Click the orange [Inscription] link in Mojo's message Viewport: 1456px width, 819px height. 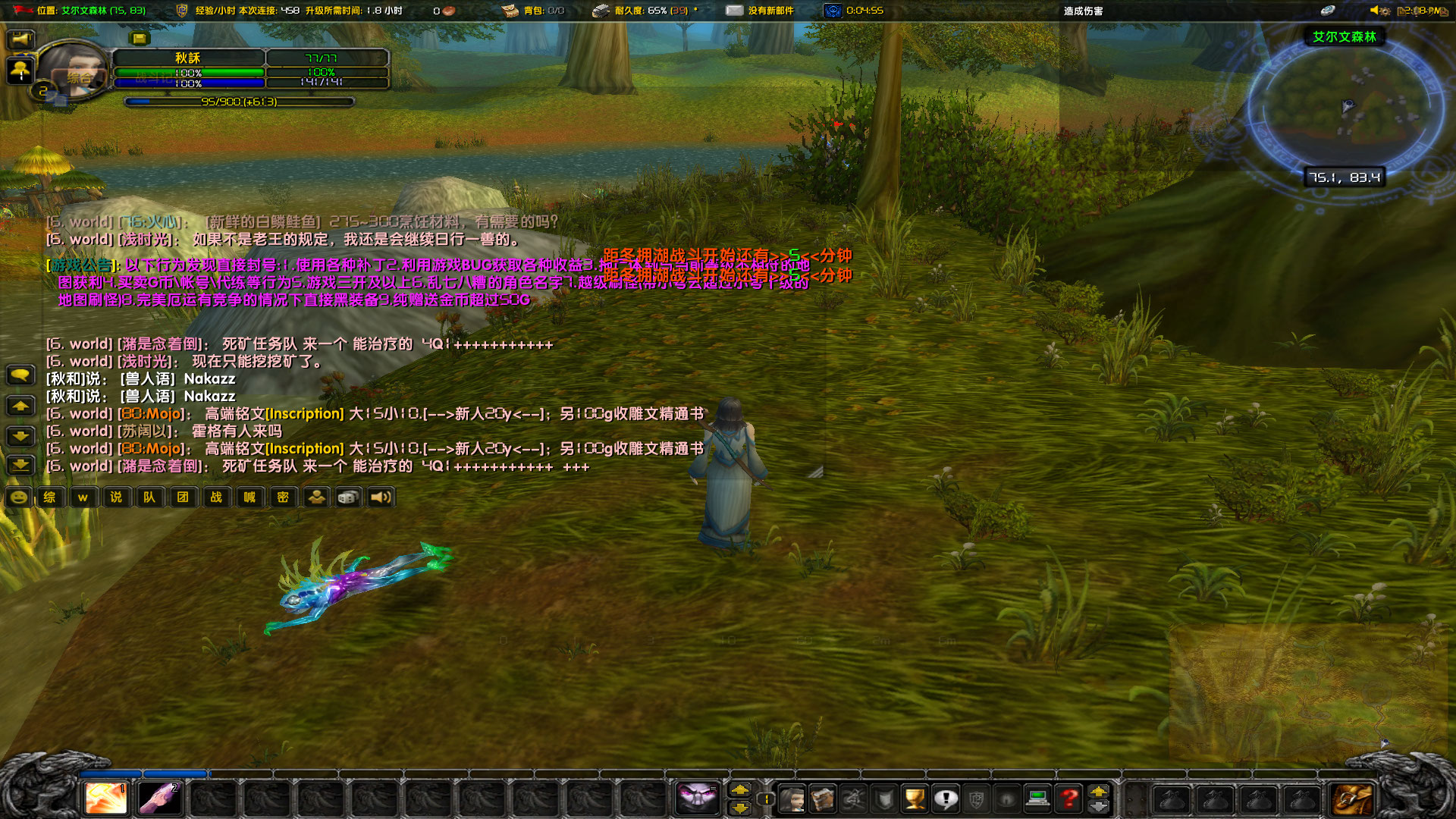305,415
